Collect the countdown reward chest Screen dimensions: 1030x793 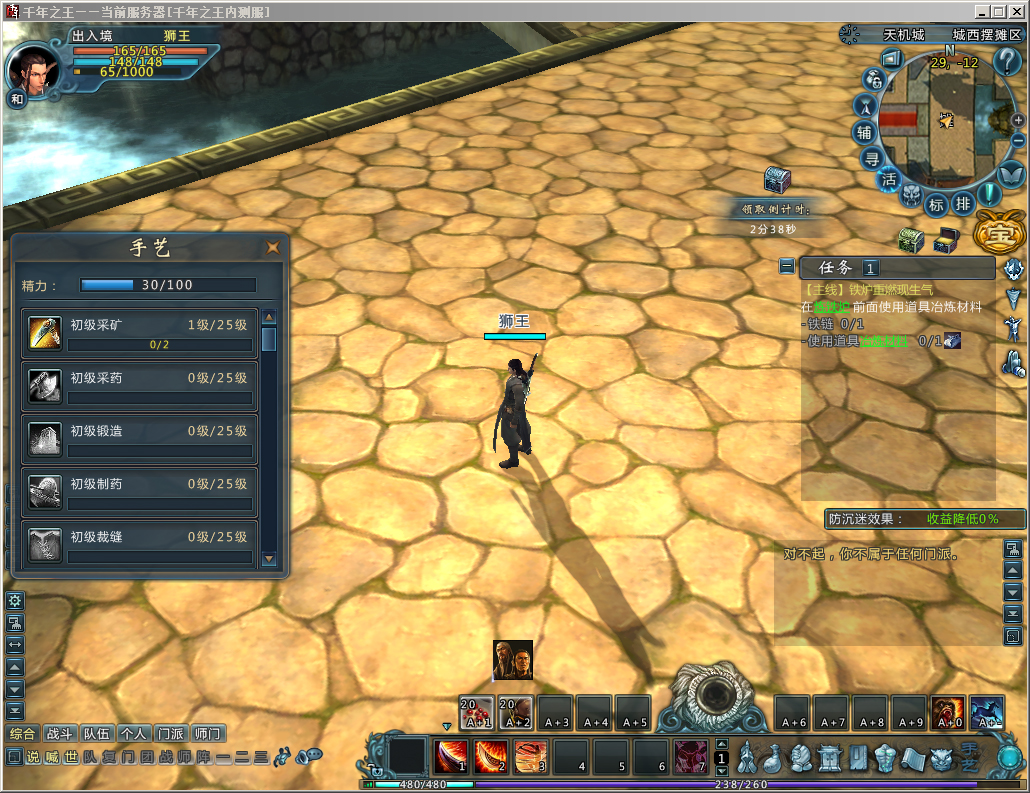[777, 180]
